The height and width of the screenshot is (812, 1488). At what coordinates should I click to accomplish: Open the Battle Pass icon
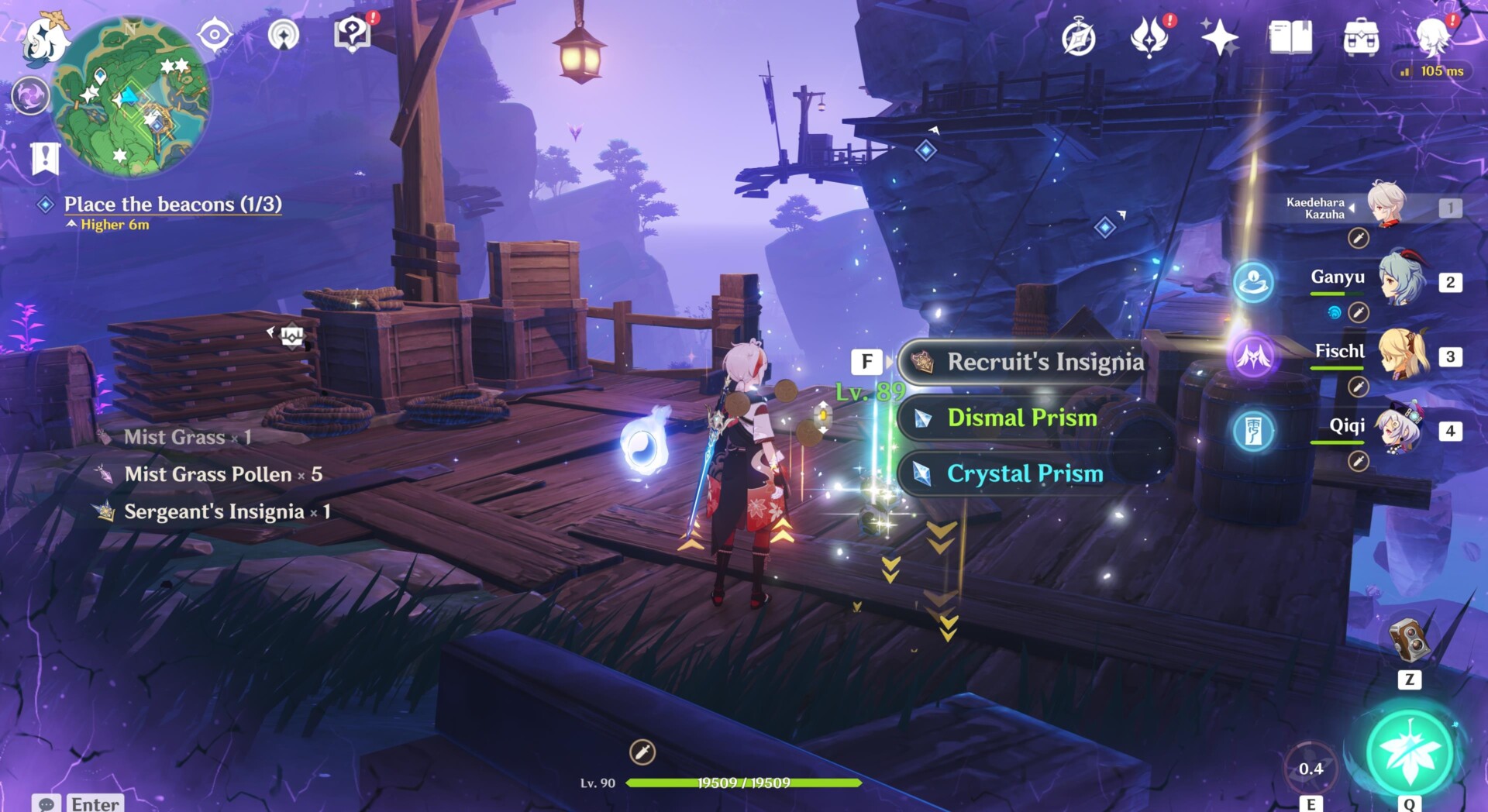click(x=1149, y=37)
